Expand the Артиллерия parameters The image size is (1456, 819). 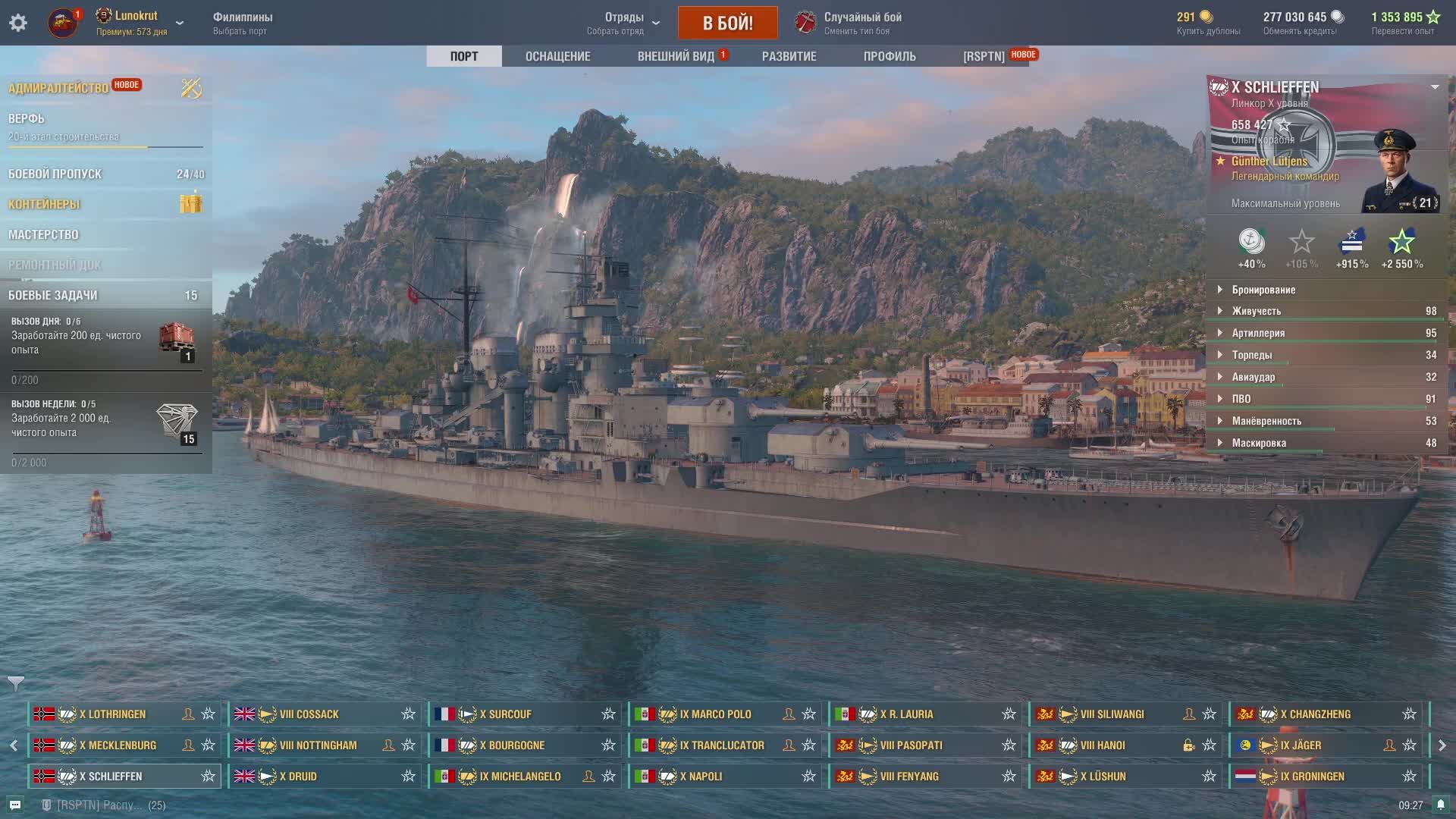1258,333
